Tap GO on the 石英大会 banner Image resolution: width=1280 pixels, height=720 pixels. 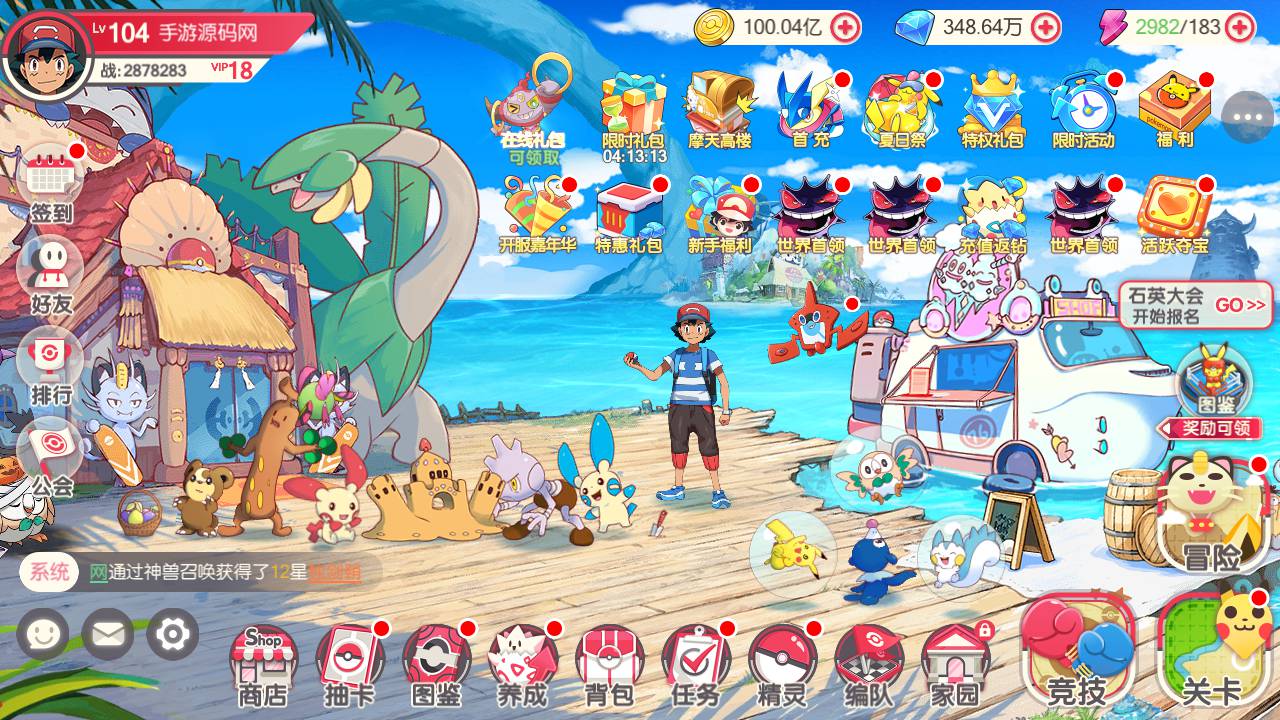(1240, 305)
